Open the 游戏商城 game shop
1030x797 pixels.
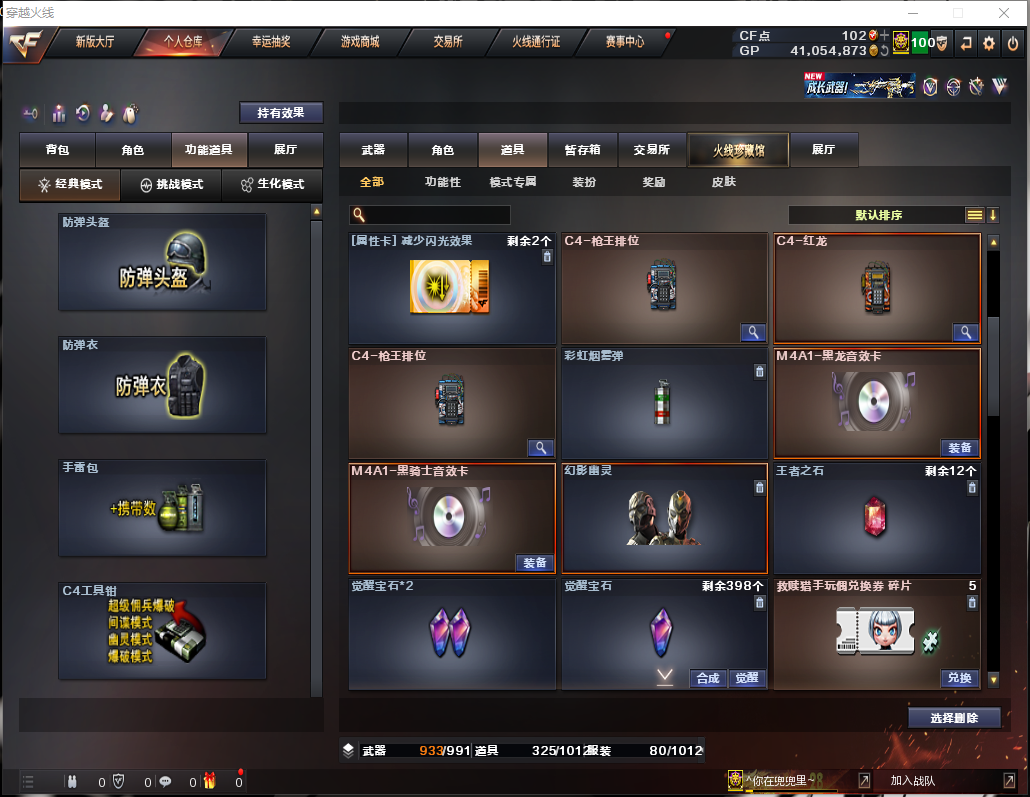pos(359,42)
